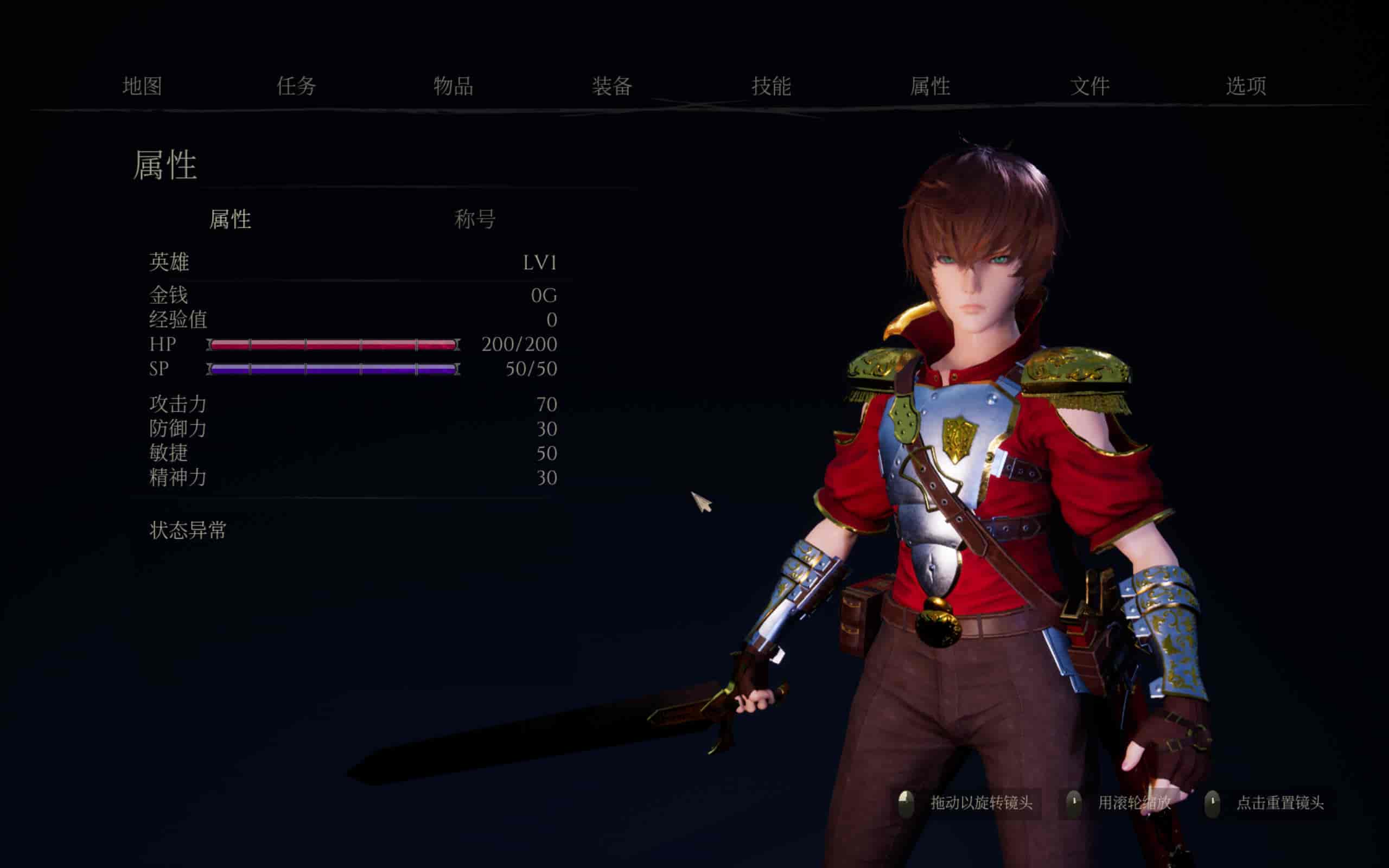Viewport: 1389px width, 868px height.
Task: Open the 物品 items tab
Action: click(453, 86)
